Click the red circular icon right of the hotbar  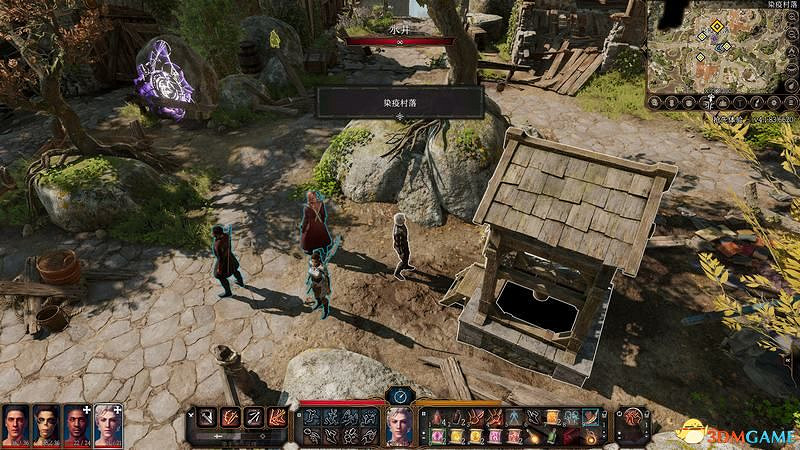pos(632,418)
